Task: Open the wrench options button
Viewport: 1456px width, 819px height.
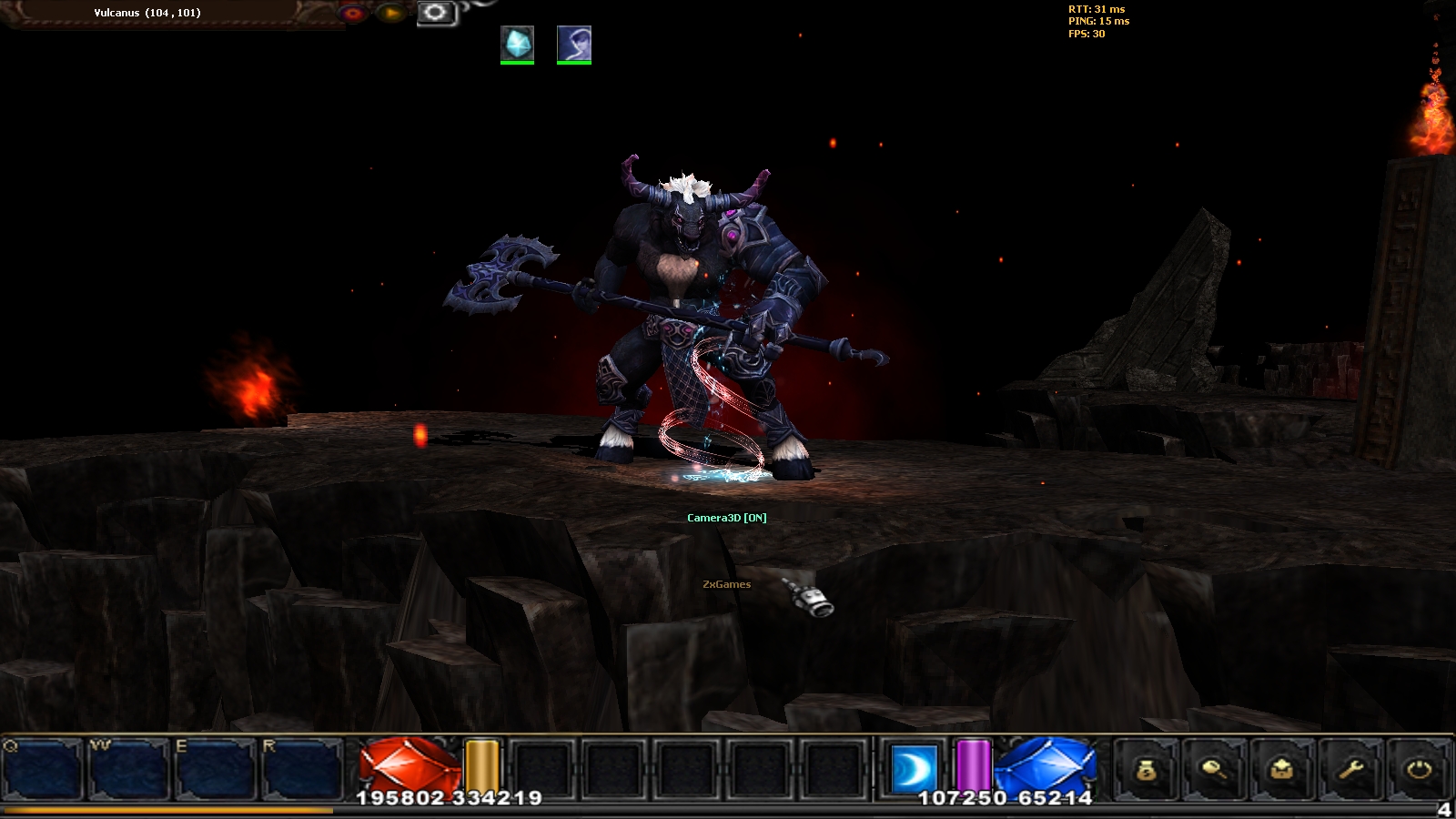Action: [1350, 770]
